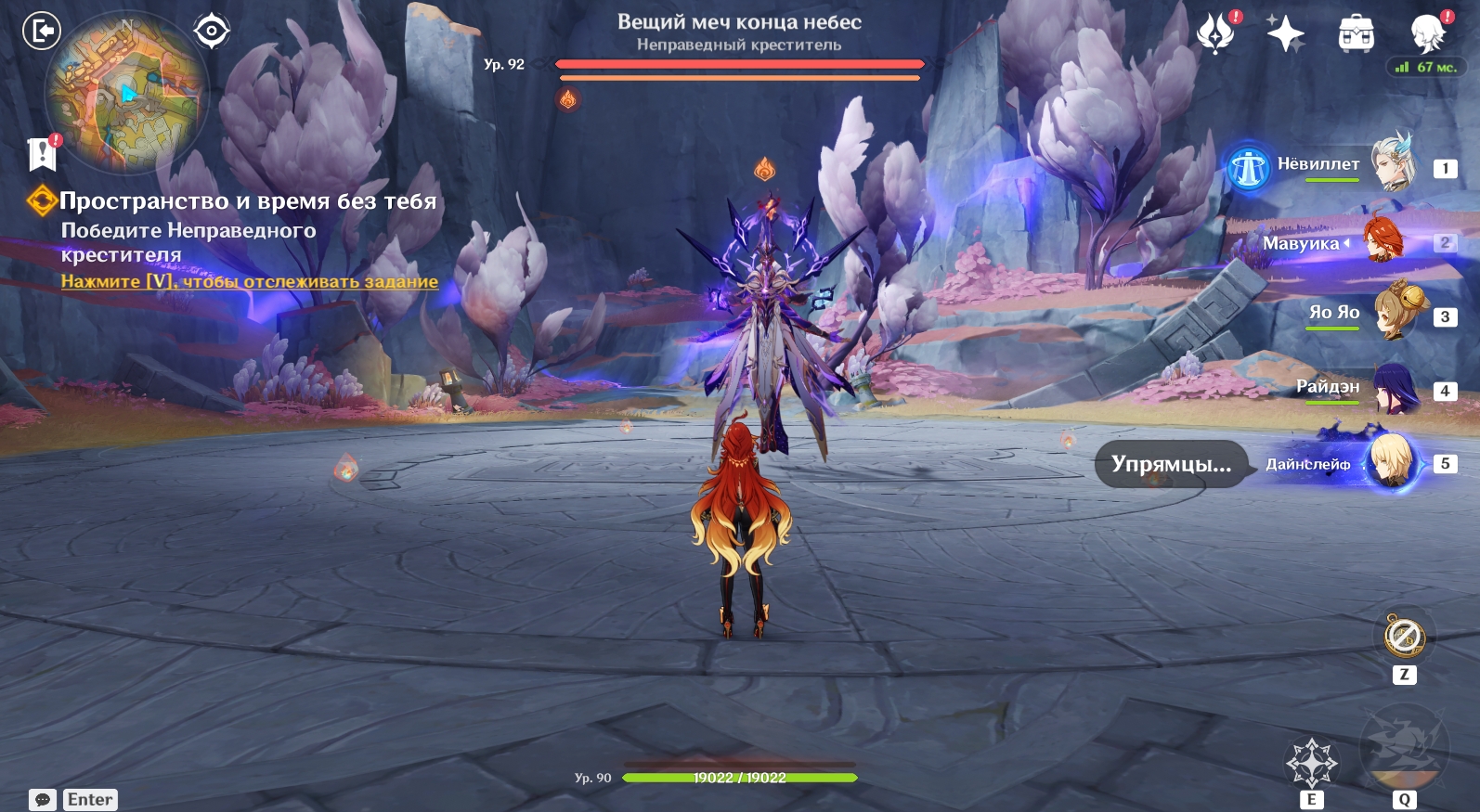Open the wish star icon
1480x812 pixels.
click(x=1286, y=33)
